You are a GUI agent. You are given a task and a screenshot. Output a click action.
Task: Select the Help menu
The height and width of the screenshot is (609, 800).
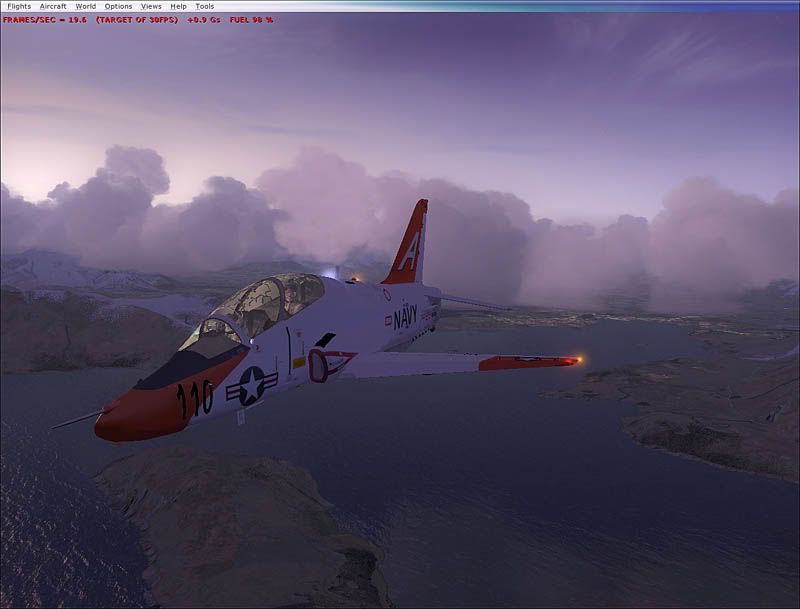[178, 6]
